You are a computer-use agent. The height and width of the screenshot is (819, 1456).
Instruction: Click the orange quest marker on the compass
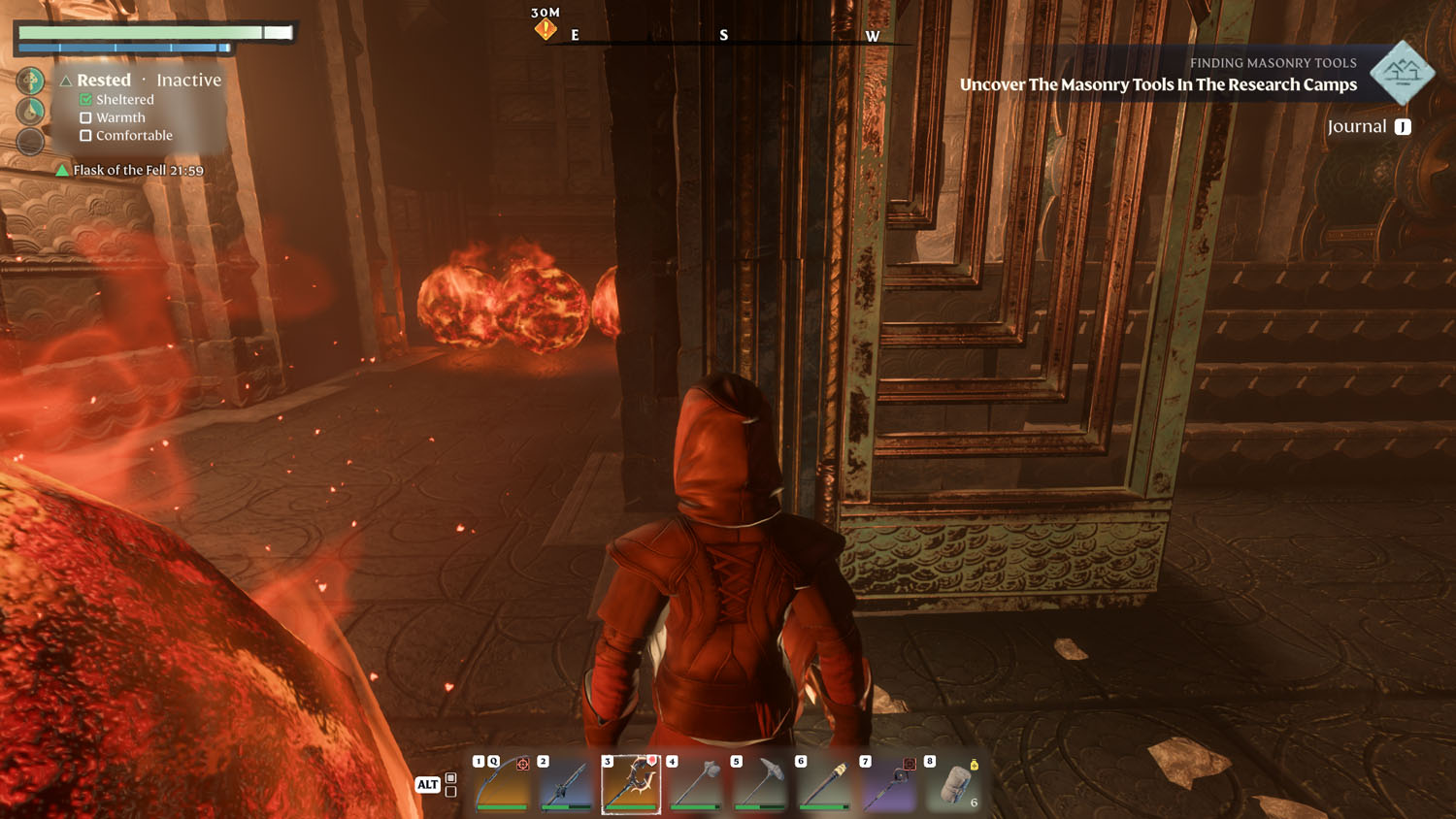(546, 29)
